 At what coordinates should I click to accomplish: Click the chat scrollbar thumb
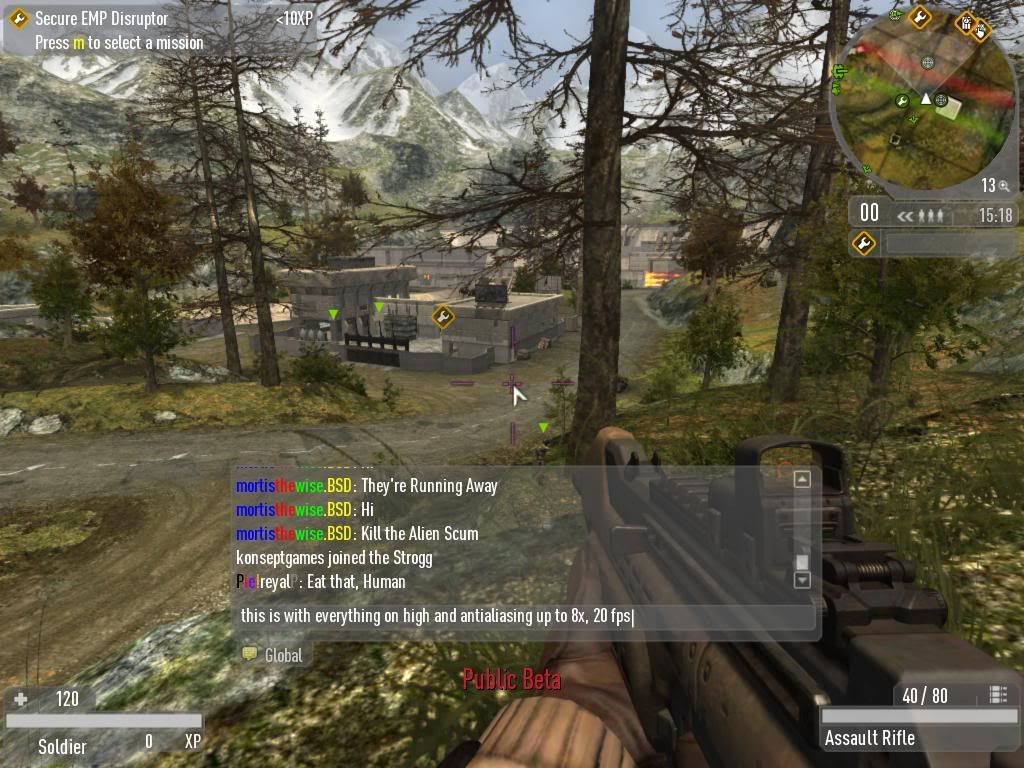pos(801,562)
